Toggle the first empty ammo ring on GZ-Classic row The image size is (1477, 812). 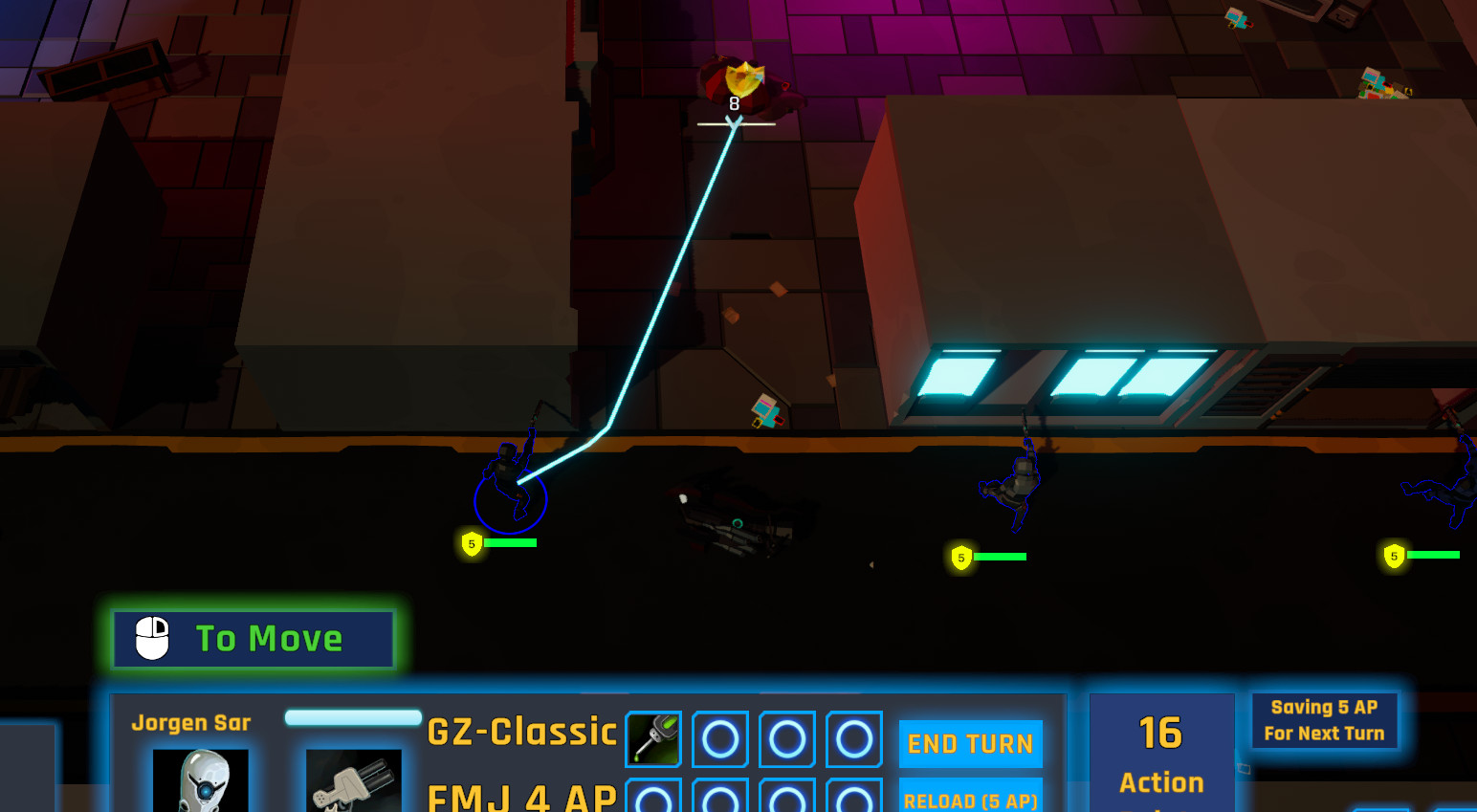click(719, 738)
